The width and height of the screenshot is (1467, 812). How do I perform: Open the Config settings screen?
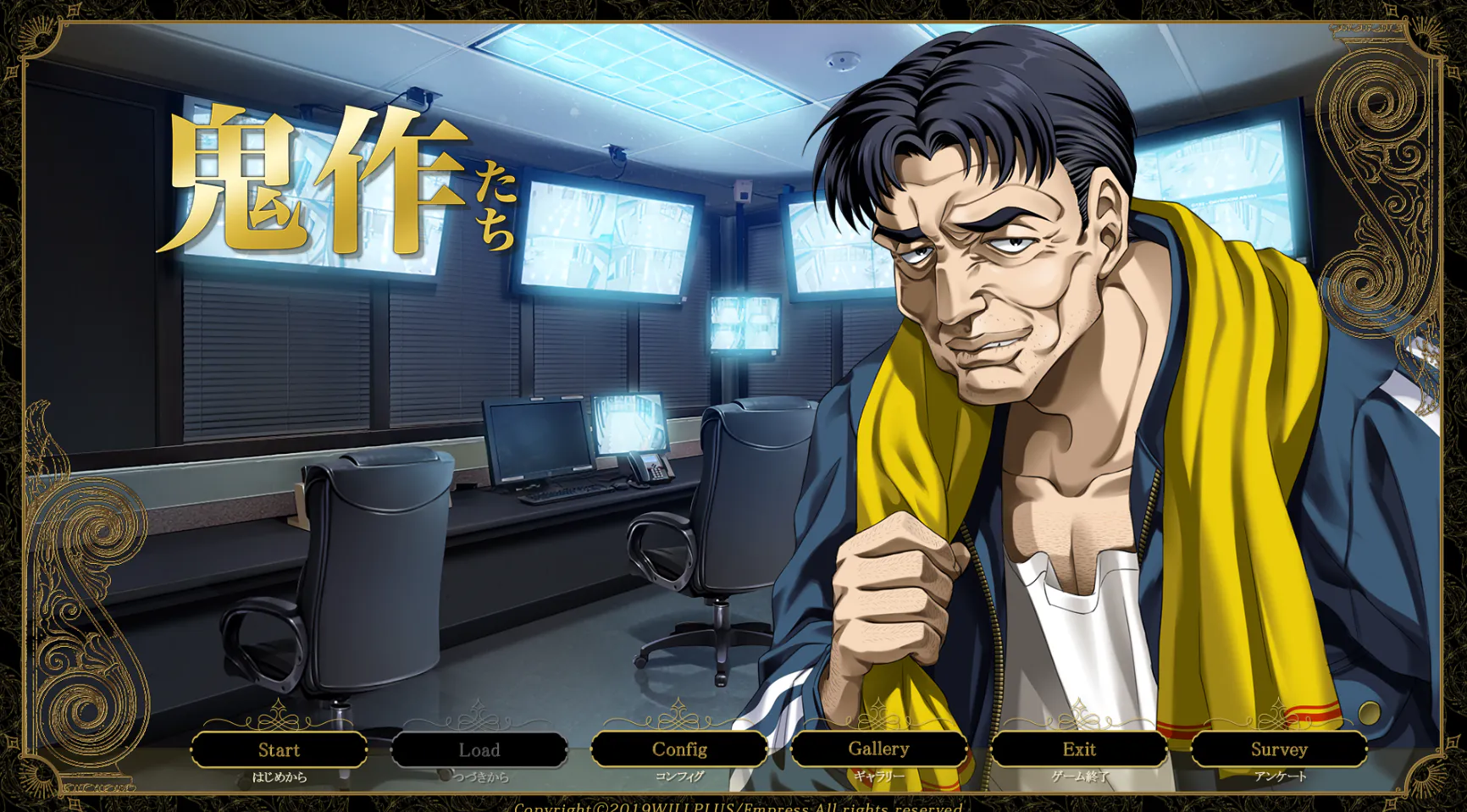pos(678,749)
